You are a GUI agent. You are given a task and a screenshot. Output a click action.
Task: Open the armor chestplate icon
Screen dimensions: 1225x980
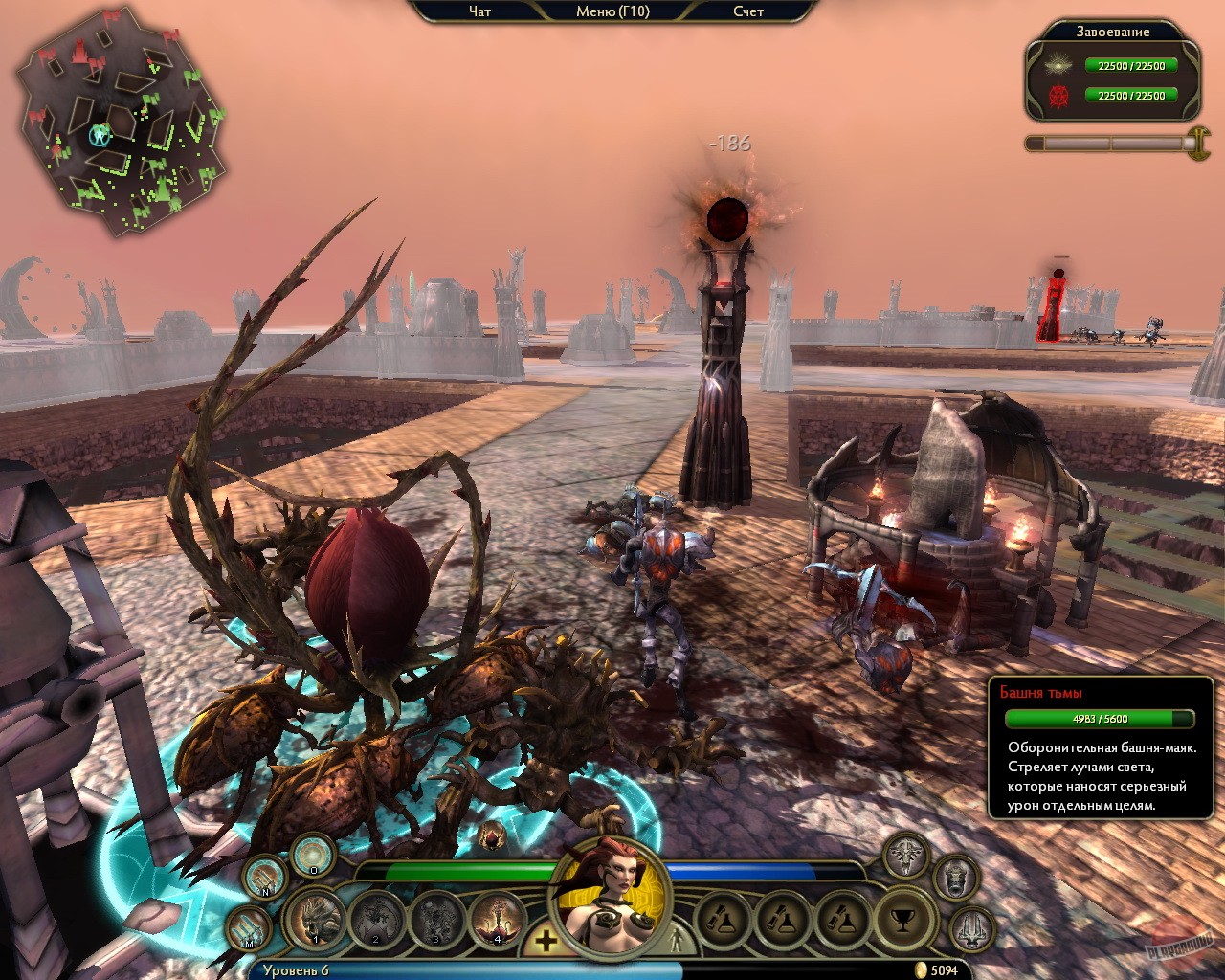click(x=905, y=855)
